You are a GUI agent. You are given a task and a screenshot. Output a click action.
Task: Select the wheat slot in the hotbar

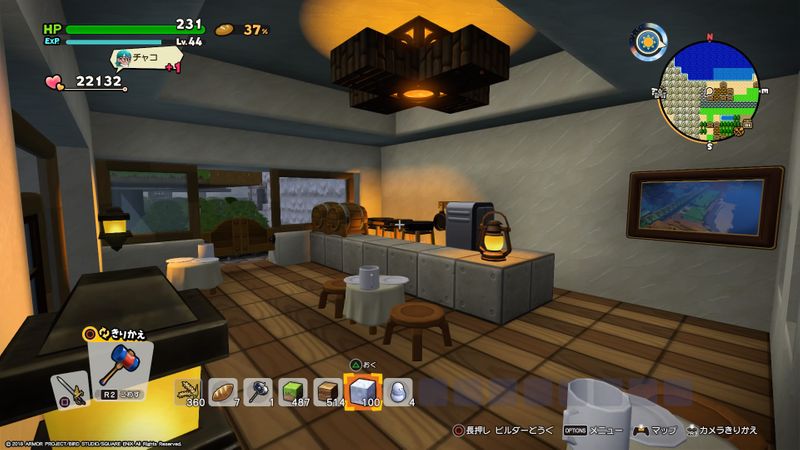188,391
